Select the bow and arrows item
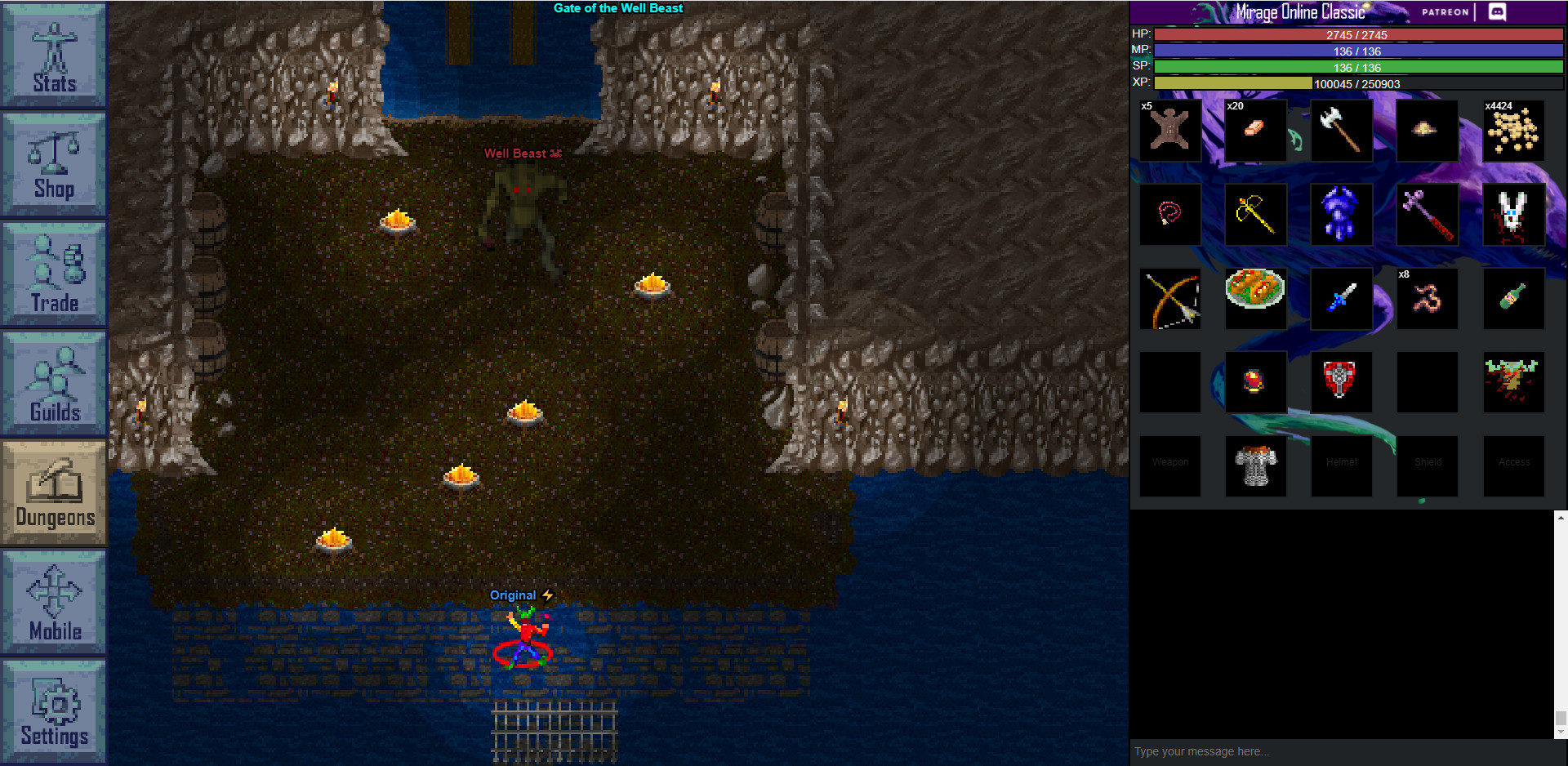Image resolution: width=1568 pixels, height=766 pixels. pos(1169,298)
